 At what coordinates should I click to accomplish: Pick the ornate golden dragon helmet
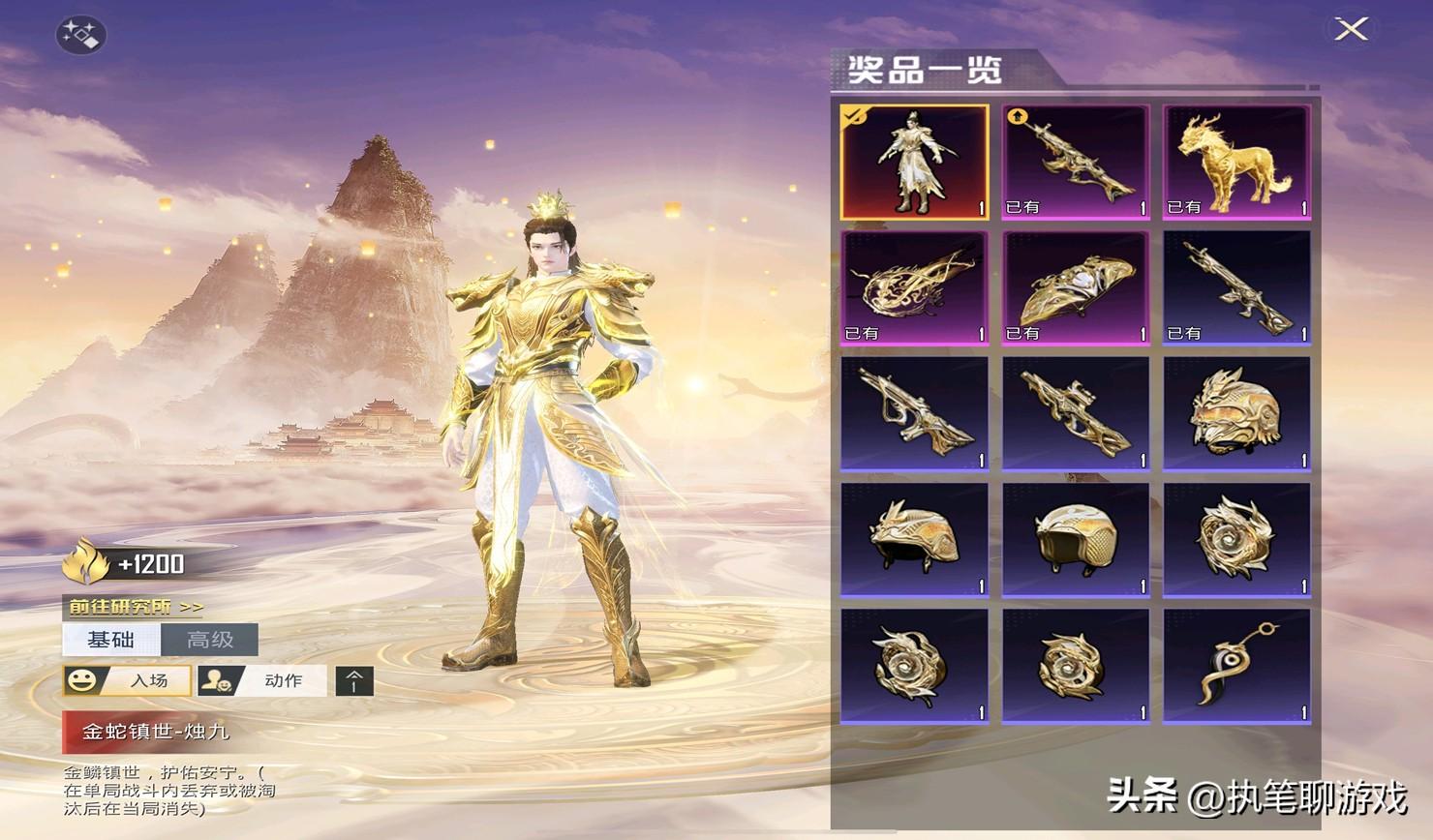pyautogui.click(x=1236, y=413)
